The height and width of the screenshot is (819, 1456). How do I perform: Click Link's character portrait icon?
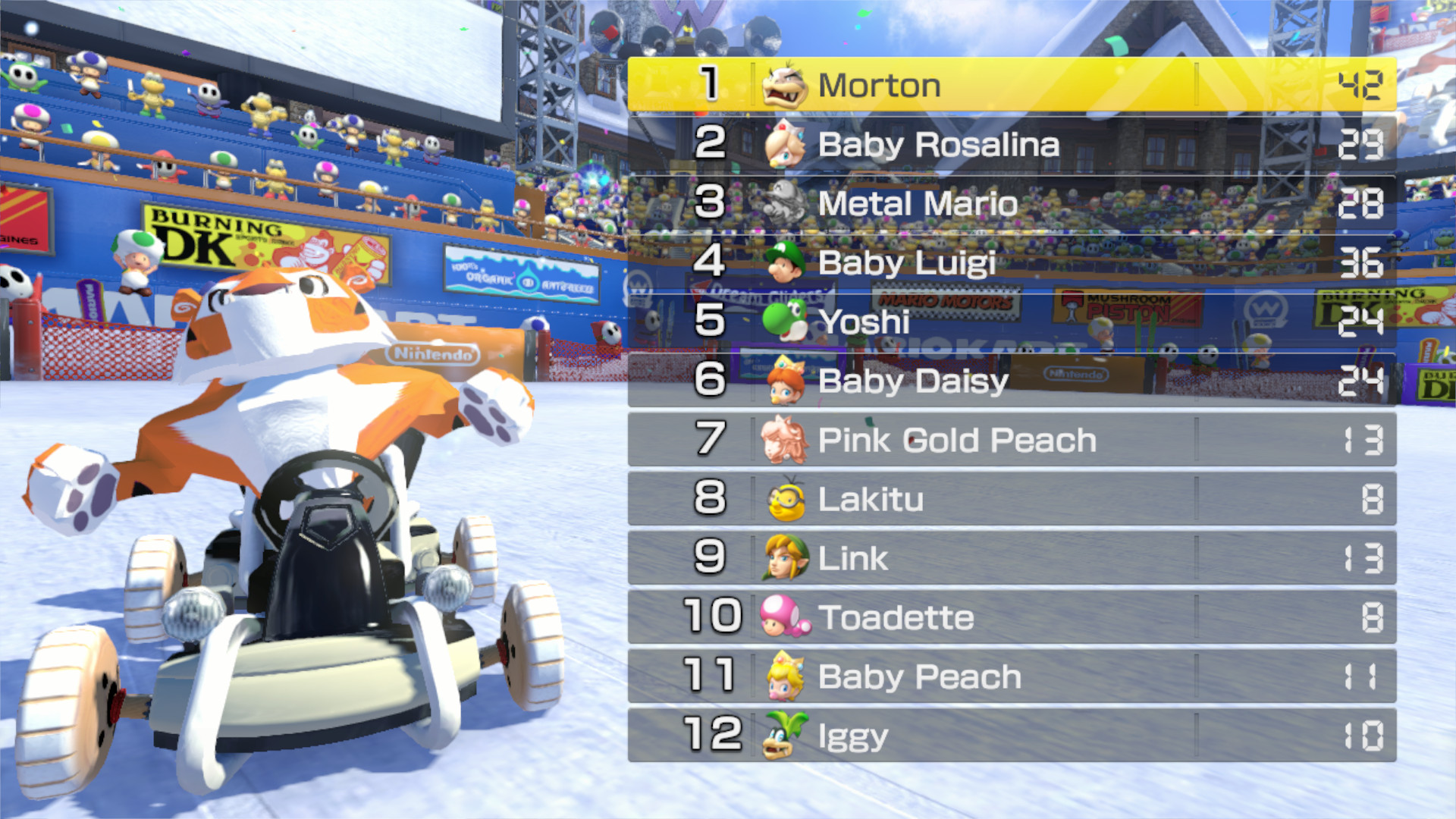point(786,558)
